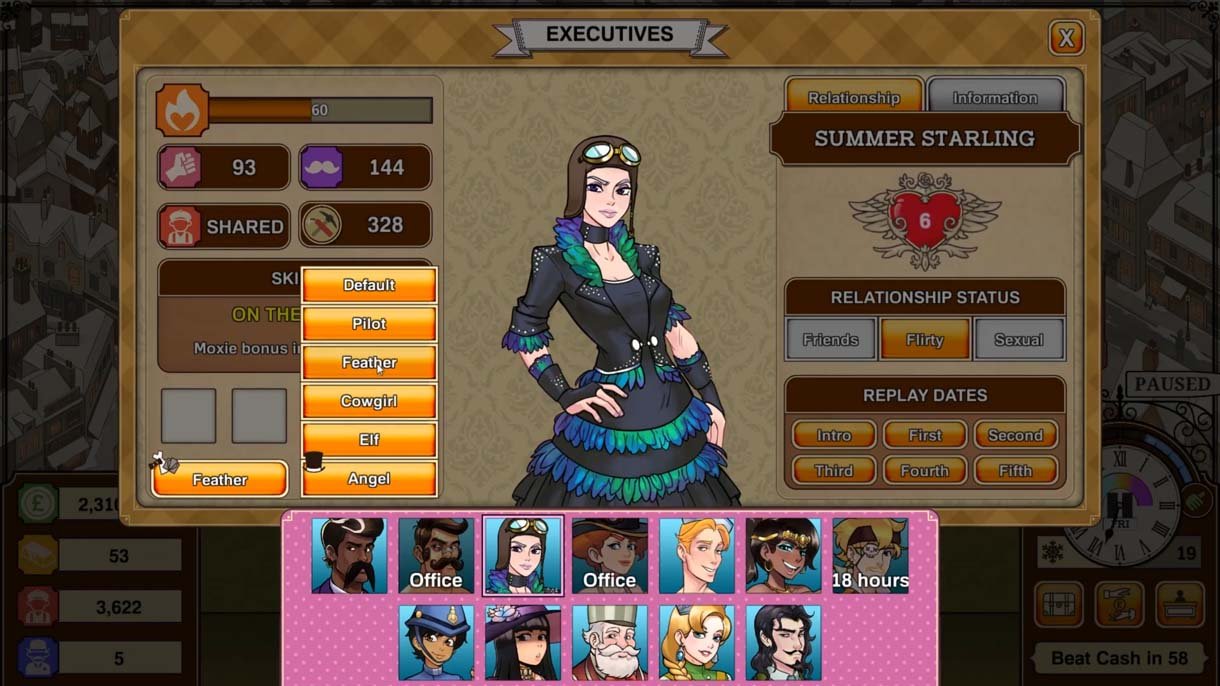Image resolution: width=1220 pixels, height=686 pixels.
Task: Close the Executives window
Action: (x=1066, y=38)
